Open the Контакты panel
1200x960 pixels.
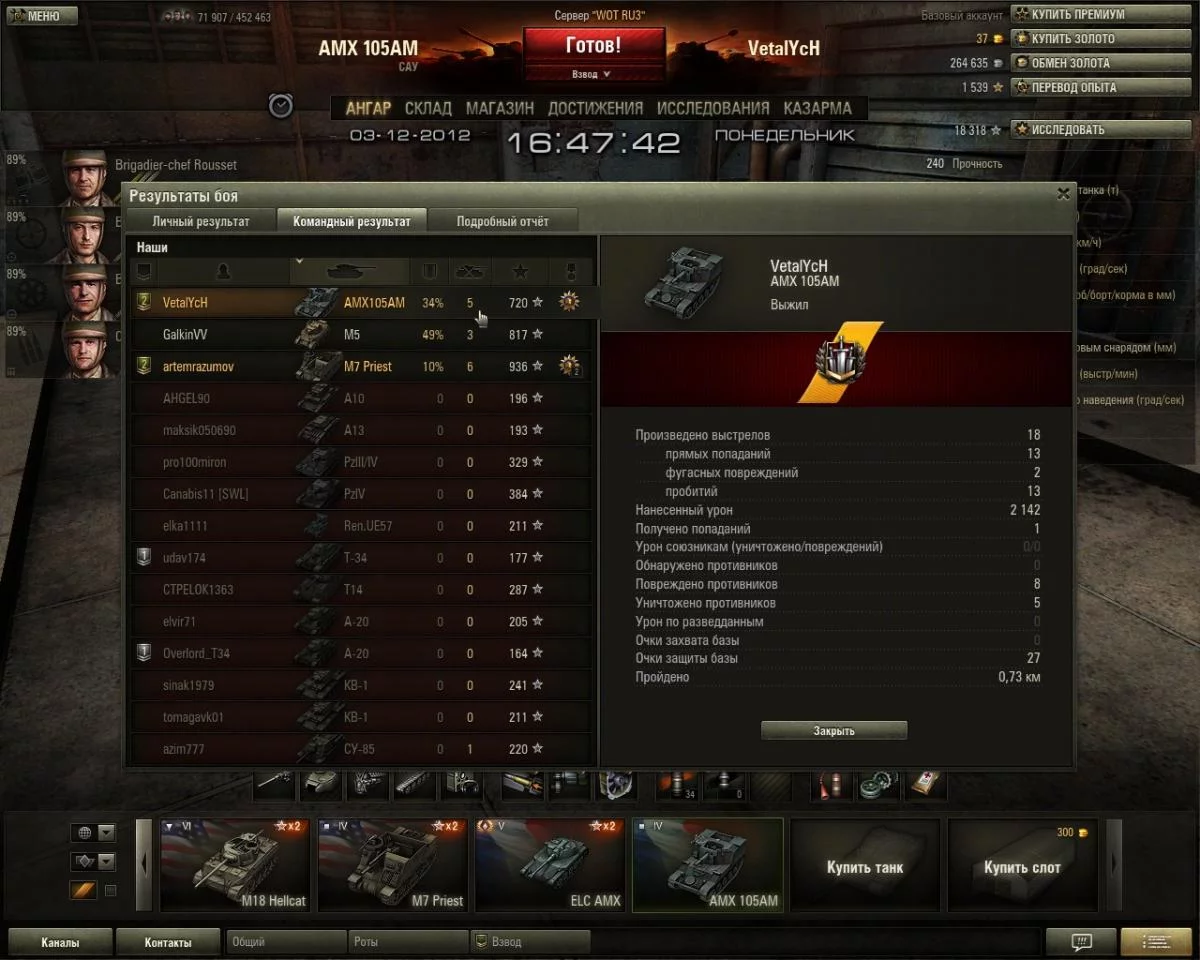[x=167, y=942]
